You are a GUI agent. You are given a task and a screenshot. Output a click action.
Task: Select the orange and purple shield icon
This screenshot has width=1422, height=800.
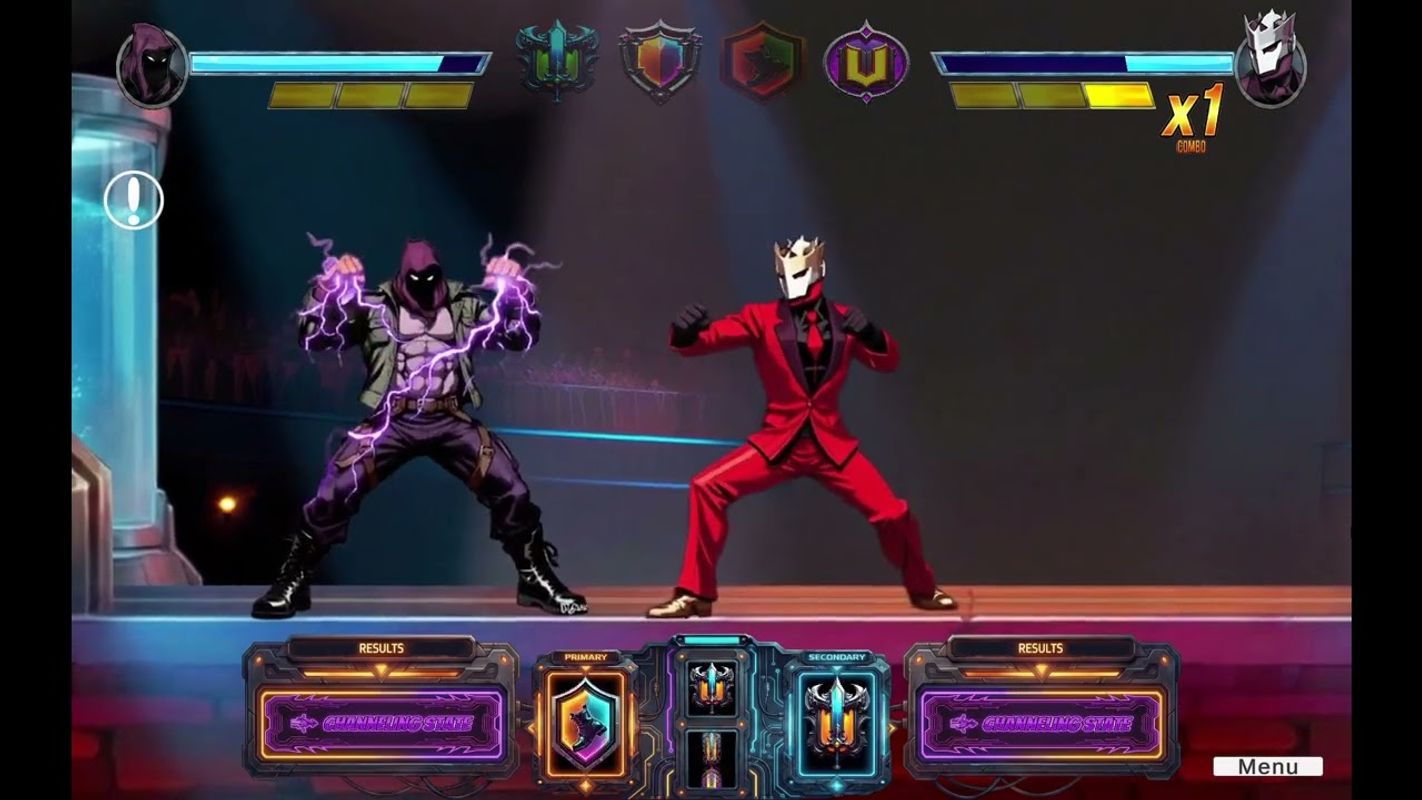(x=659, y=62)
